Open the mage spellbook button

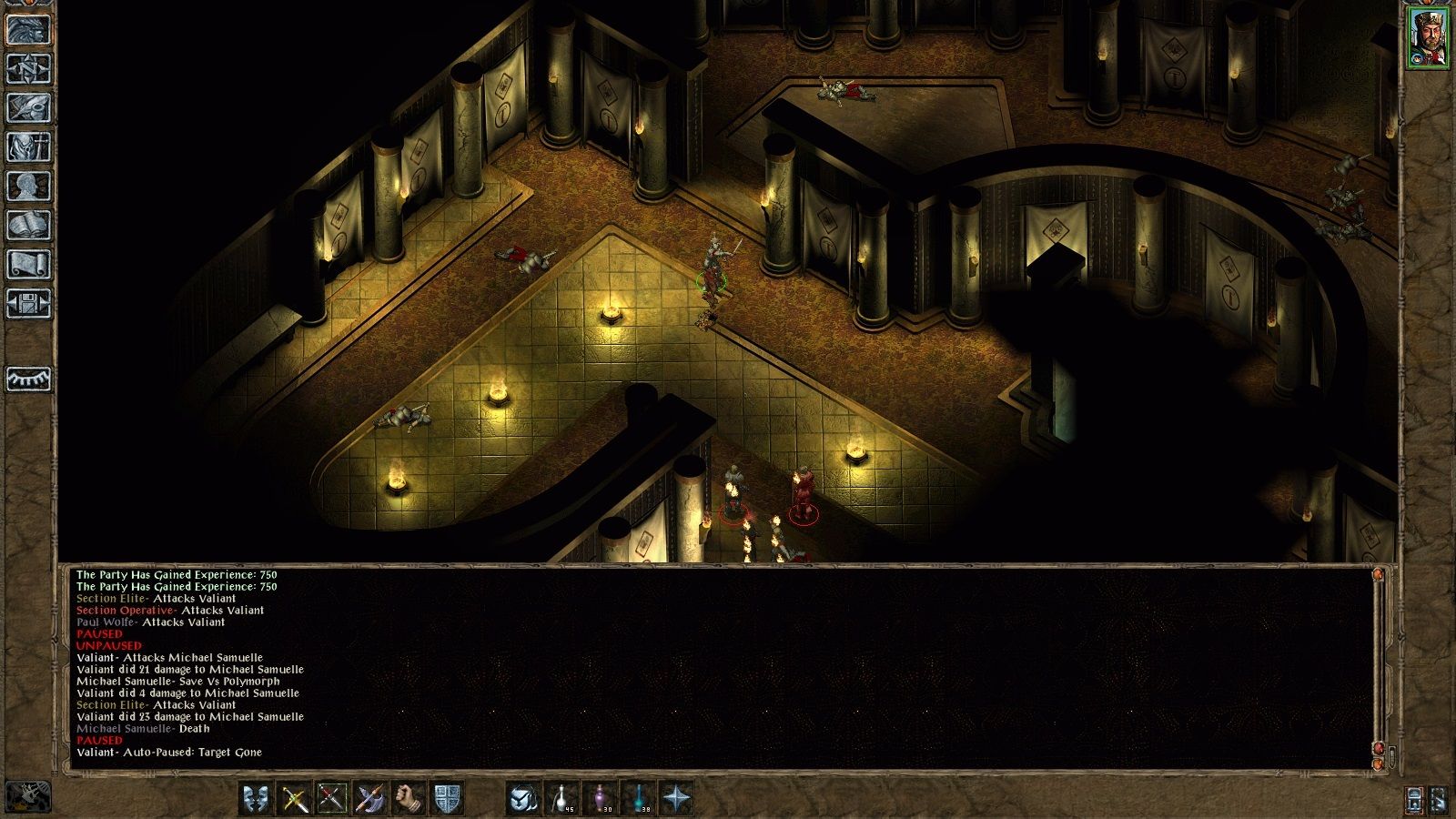coord(28,225)
